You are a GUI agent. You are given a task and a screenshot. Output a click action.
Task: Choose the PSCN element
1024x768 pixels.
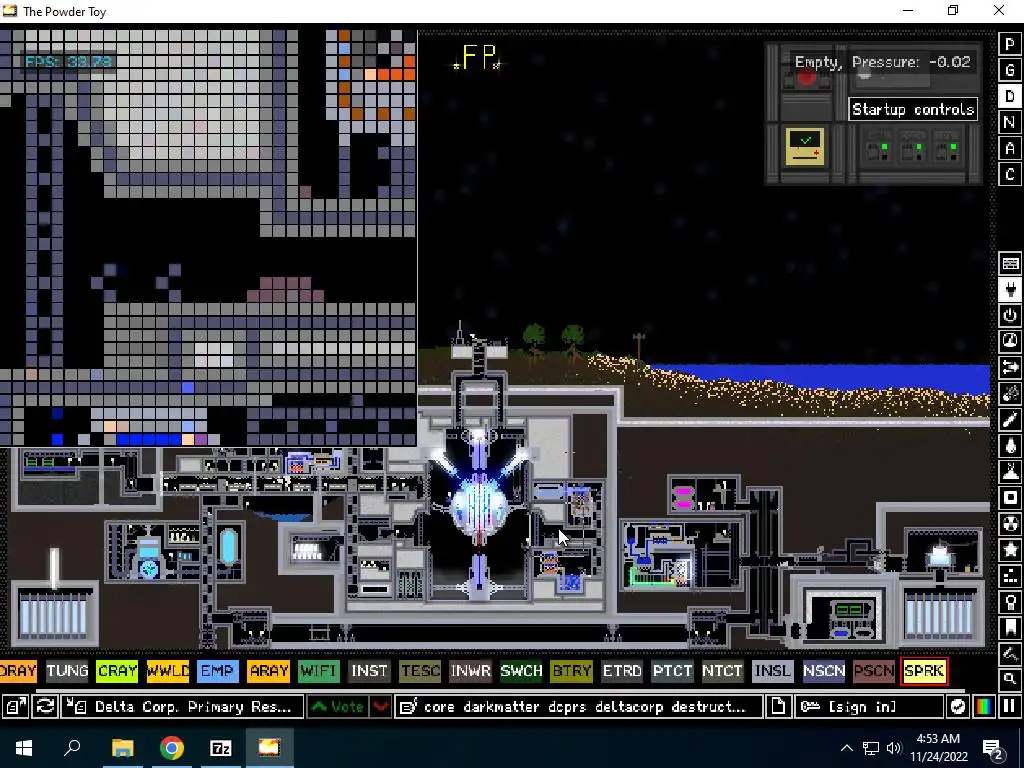(x=873, y=671)
